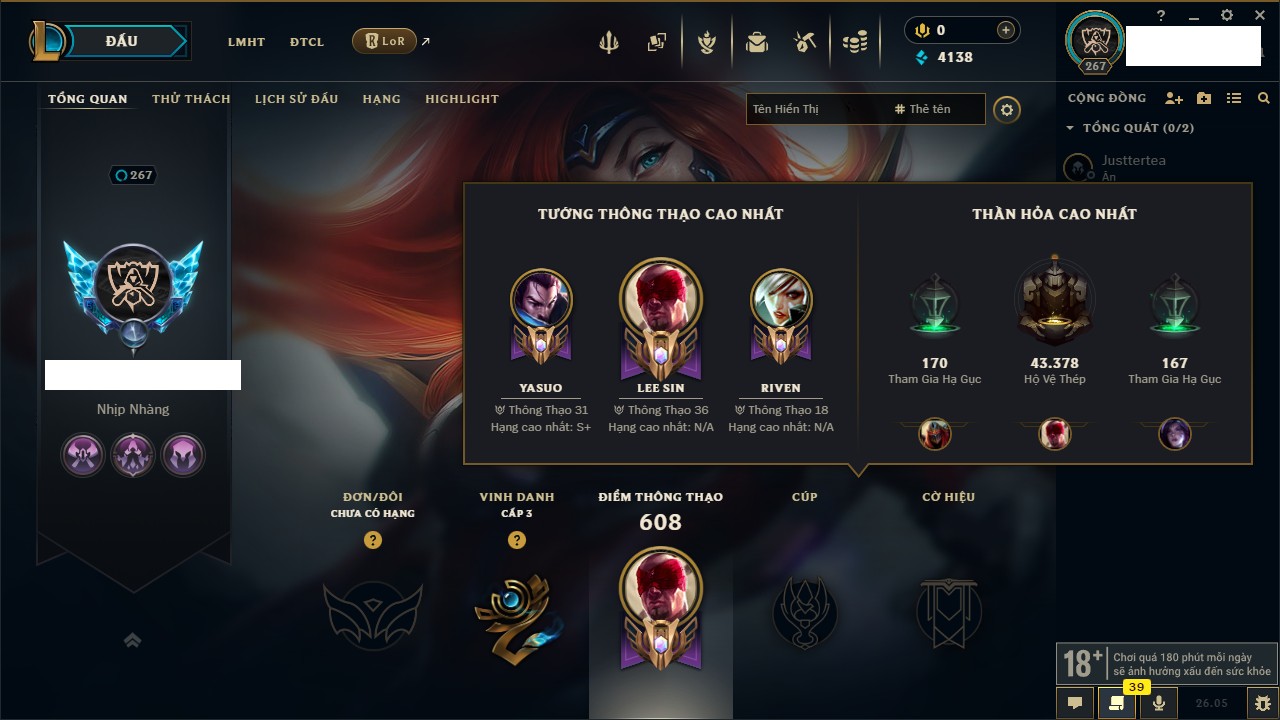1280x720 pixels.
Task: Open the bug report button
Action: coord(1263,703)
